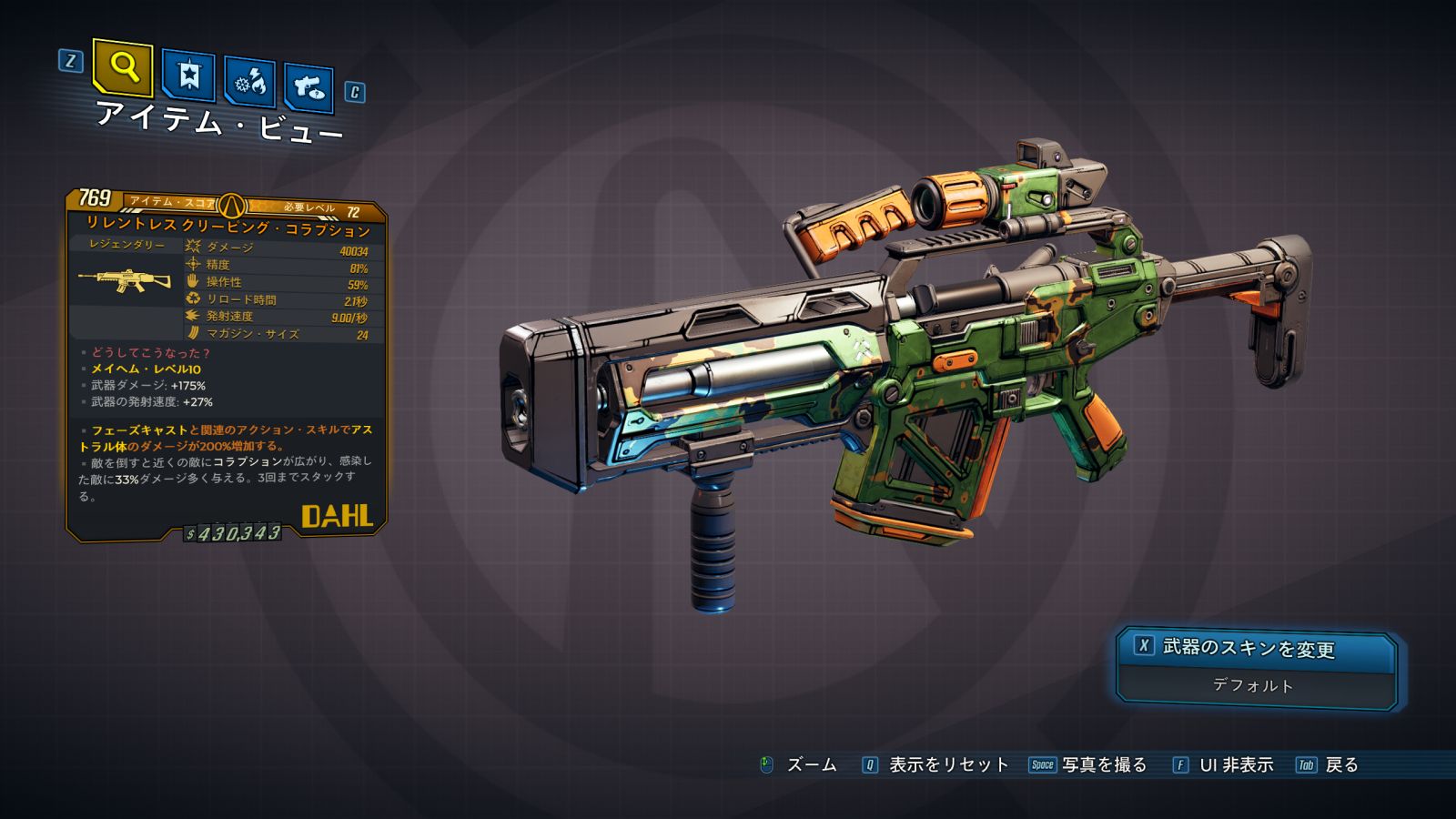1456x819 pixels.
Task: Take a photo with 写真を撮る
Action: point(1103,765)
